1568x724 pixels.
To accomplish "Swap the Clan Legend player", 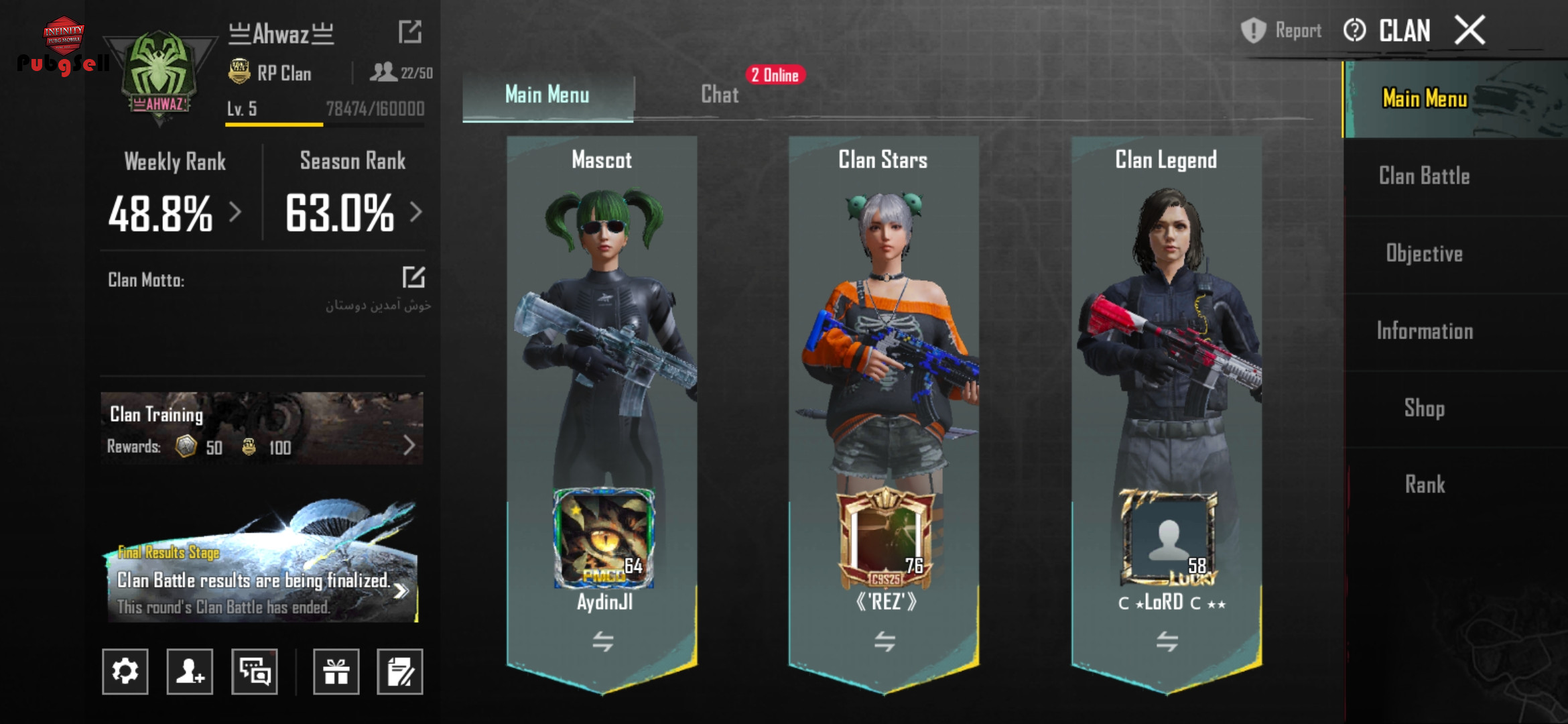I will tap(1167, 642).
